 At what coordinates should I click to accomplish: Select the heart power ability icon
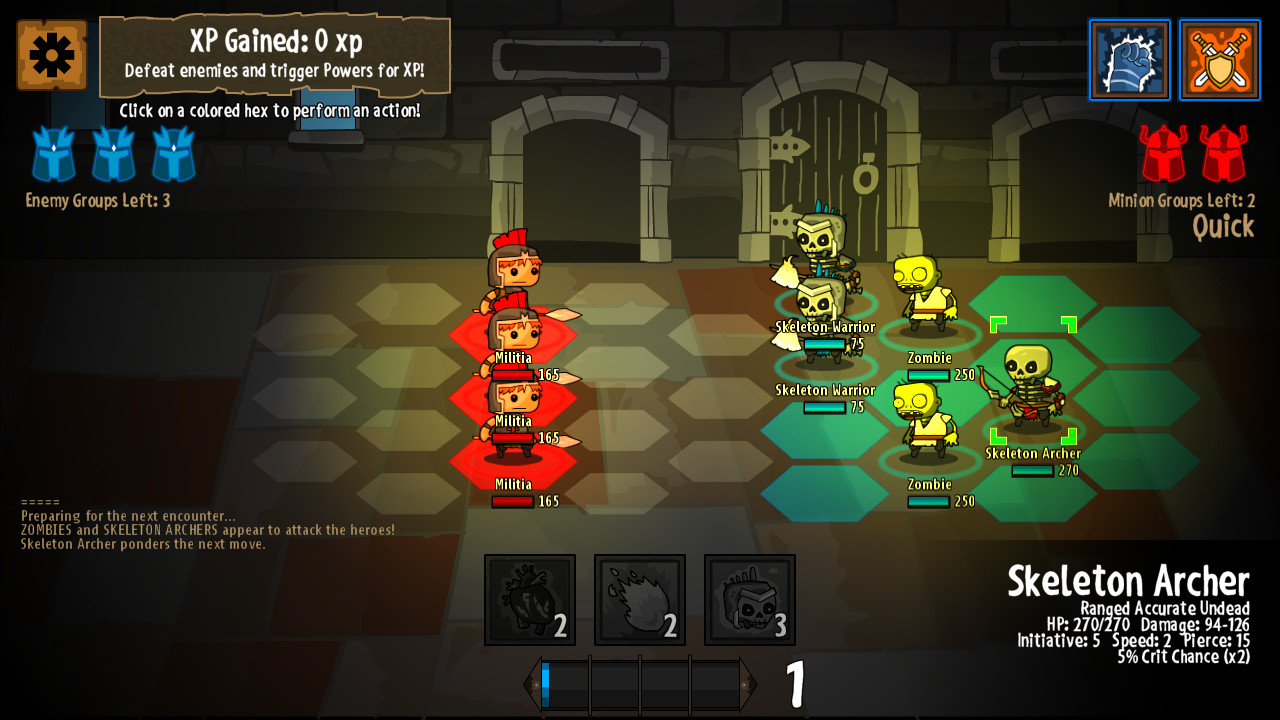click(x=529, y=599)
